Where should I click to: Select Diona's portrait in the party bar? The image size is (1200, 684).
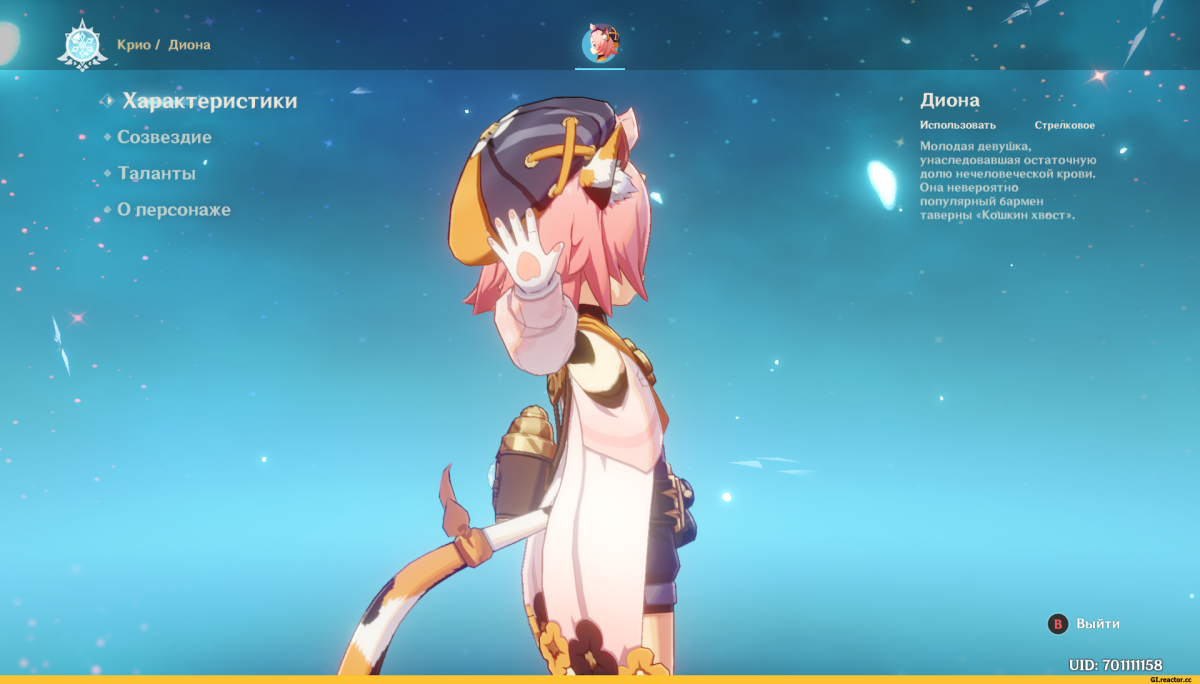(600, 44)
